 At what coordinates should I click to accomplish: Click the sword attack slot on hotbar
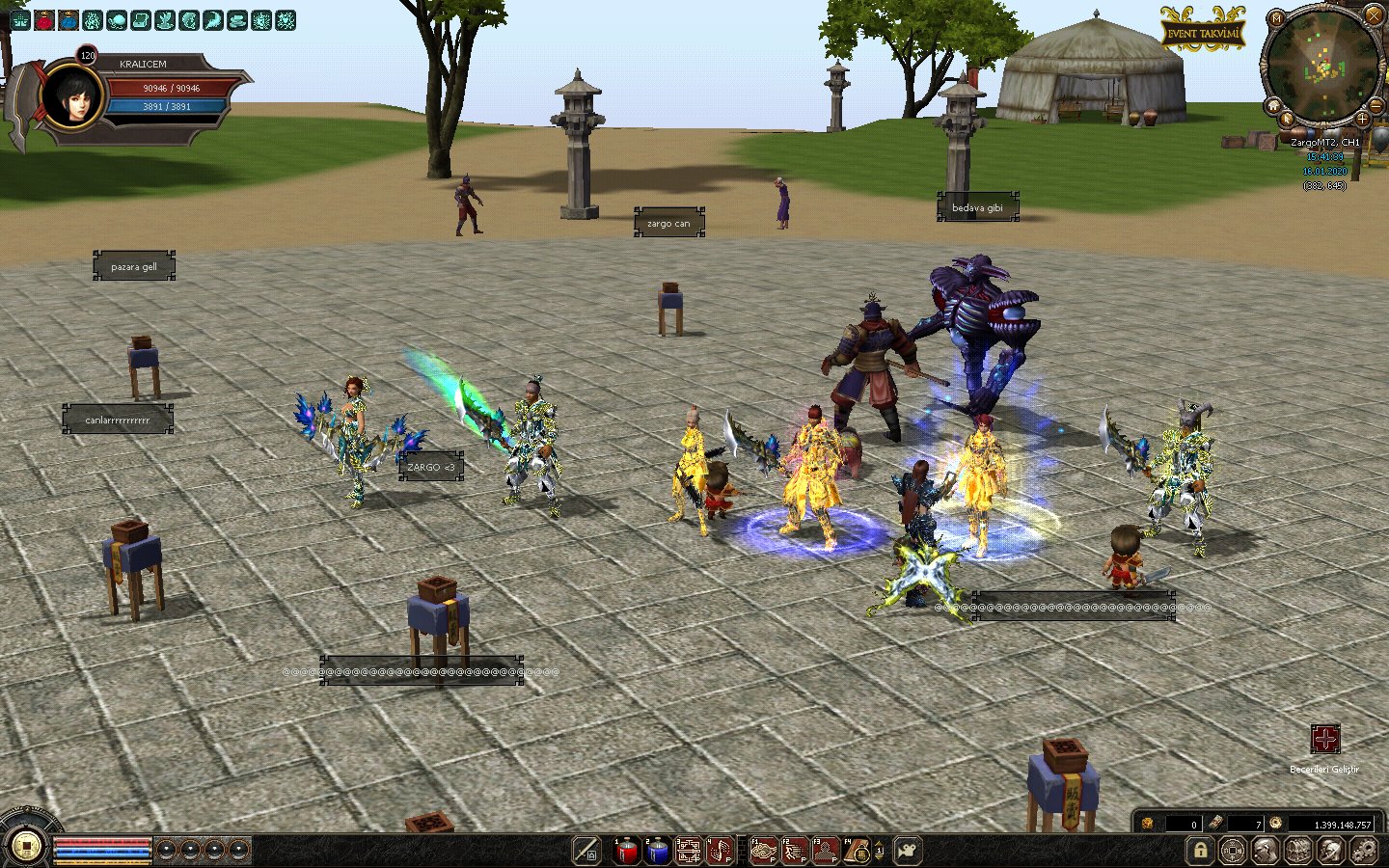point(586,852)
